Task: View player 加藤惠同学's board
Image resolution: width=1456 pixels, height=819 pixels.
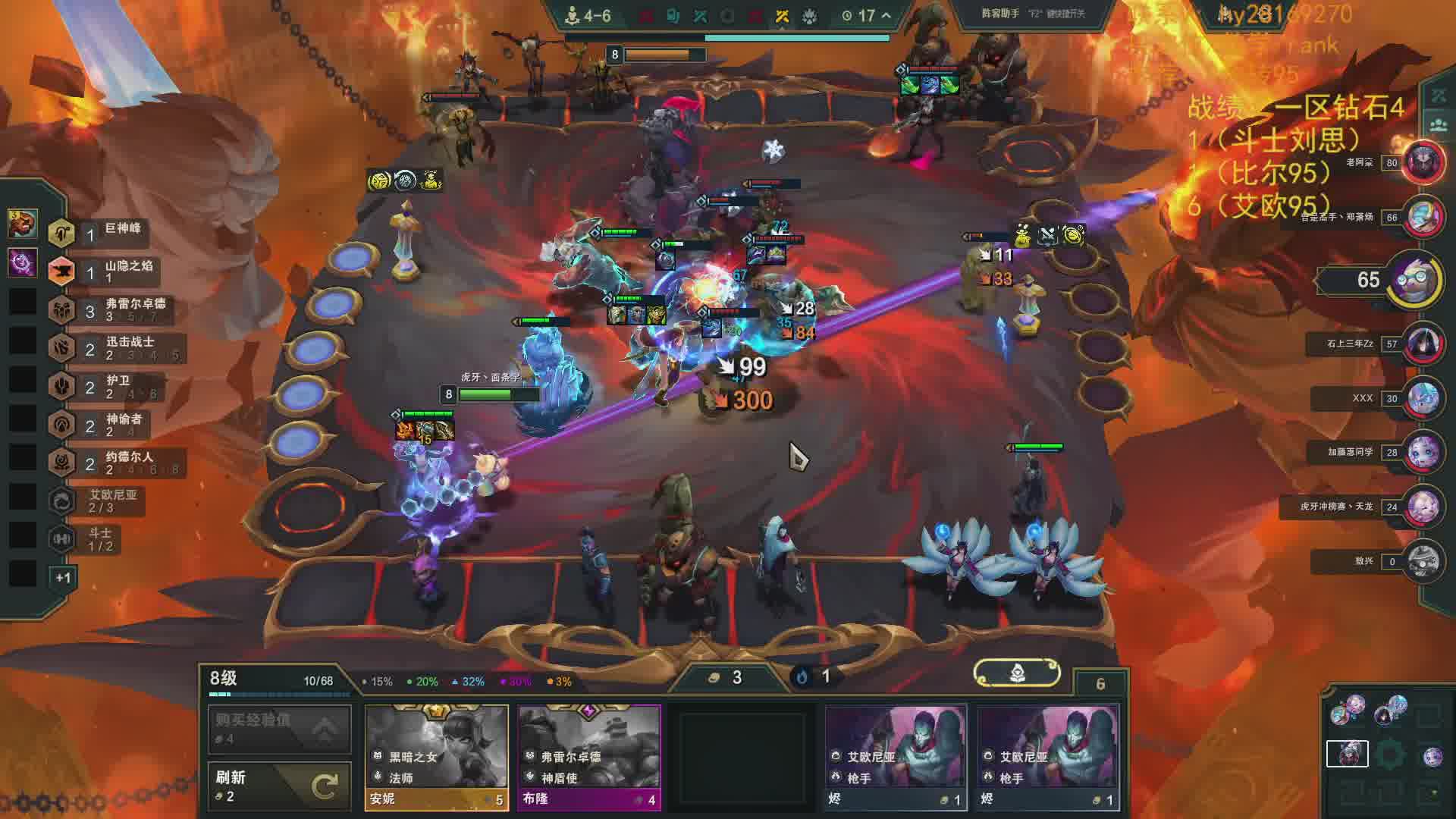Action: [x=1422, y=452]
